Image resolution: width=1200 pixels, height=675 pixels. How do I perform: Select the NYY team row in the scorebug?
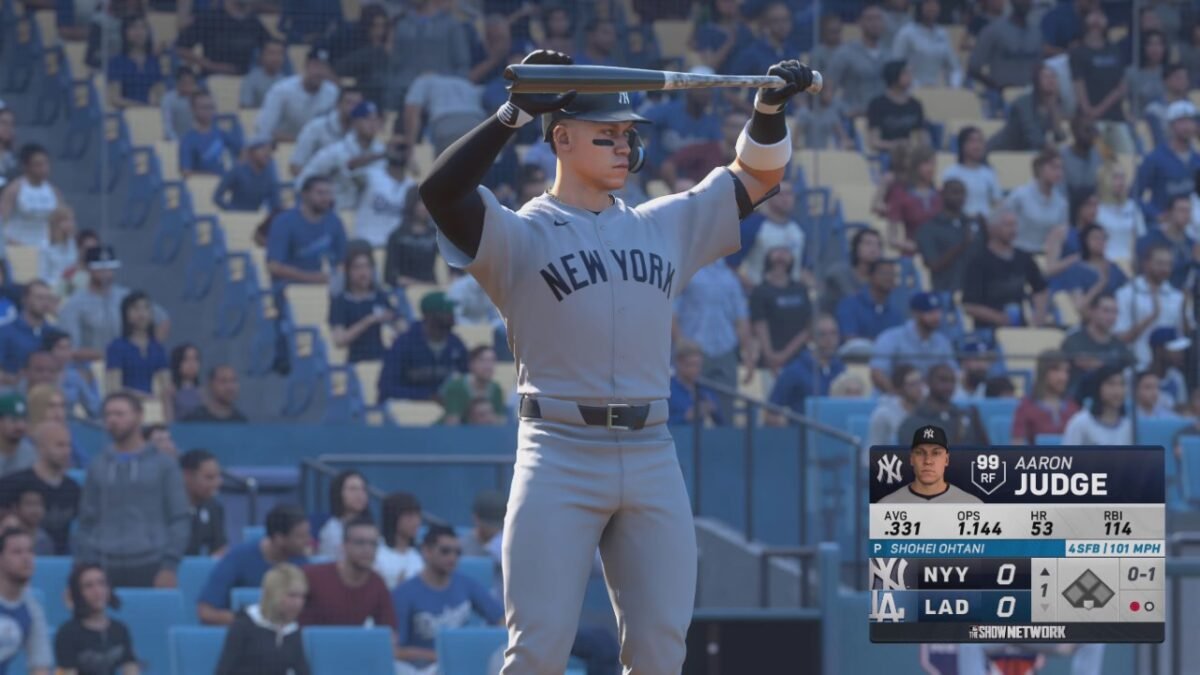[949, 574]
